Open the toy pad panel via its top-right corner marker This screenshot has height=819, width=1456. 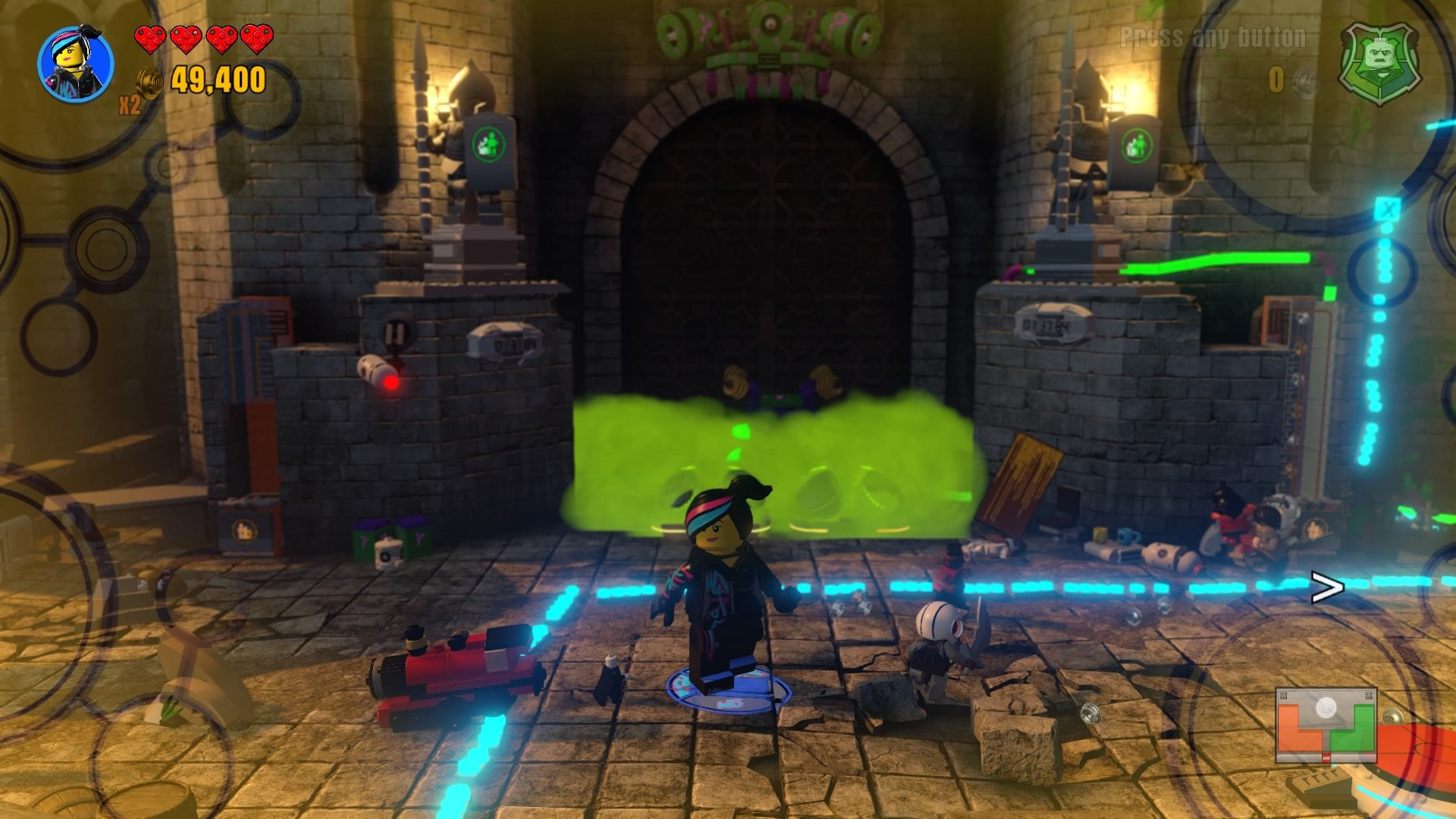click(x=1369, y=694)
